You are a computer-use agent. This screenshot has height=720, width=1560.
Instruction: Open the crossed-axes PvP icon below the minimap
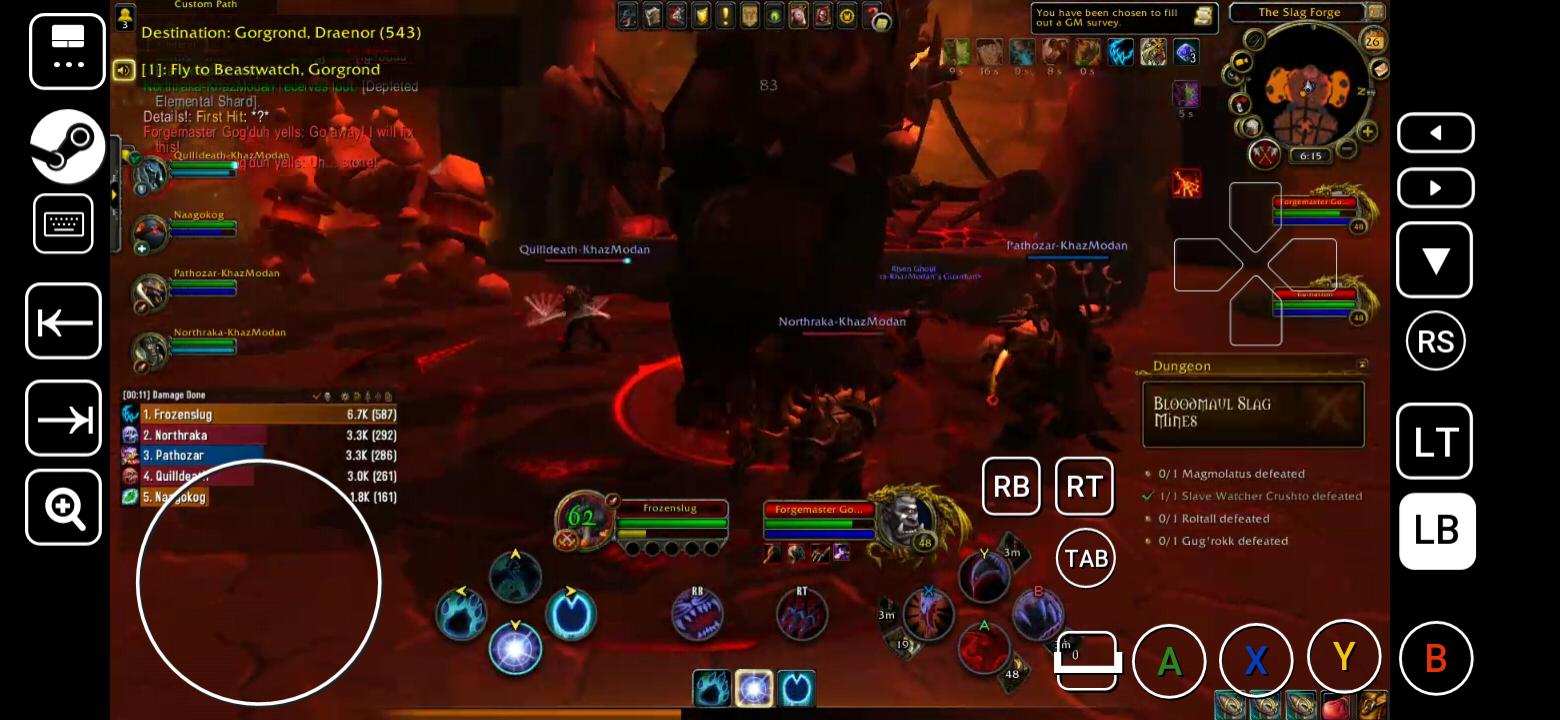click(1264, 155)
